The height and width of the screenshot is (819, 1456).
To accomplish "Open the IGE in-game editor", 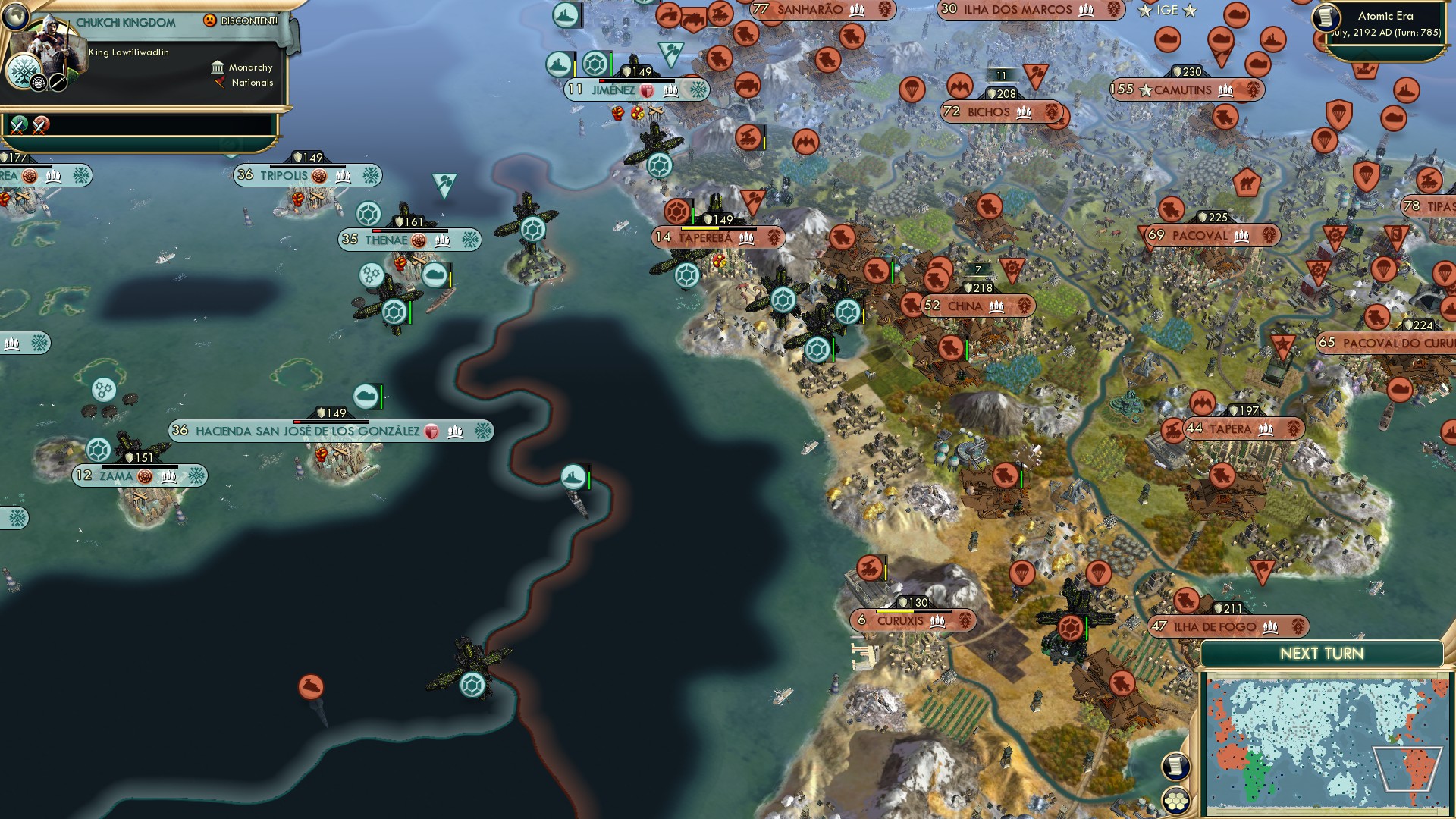I will pyautogui.click(x=1167, y=11).
